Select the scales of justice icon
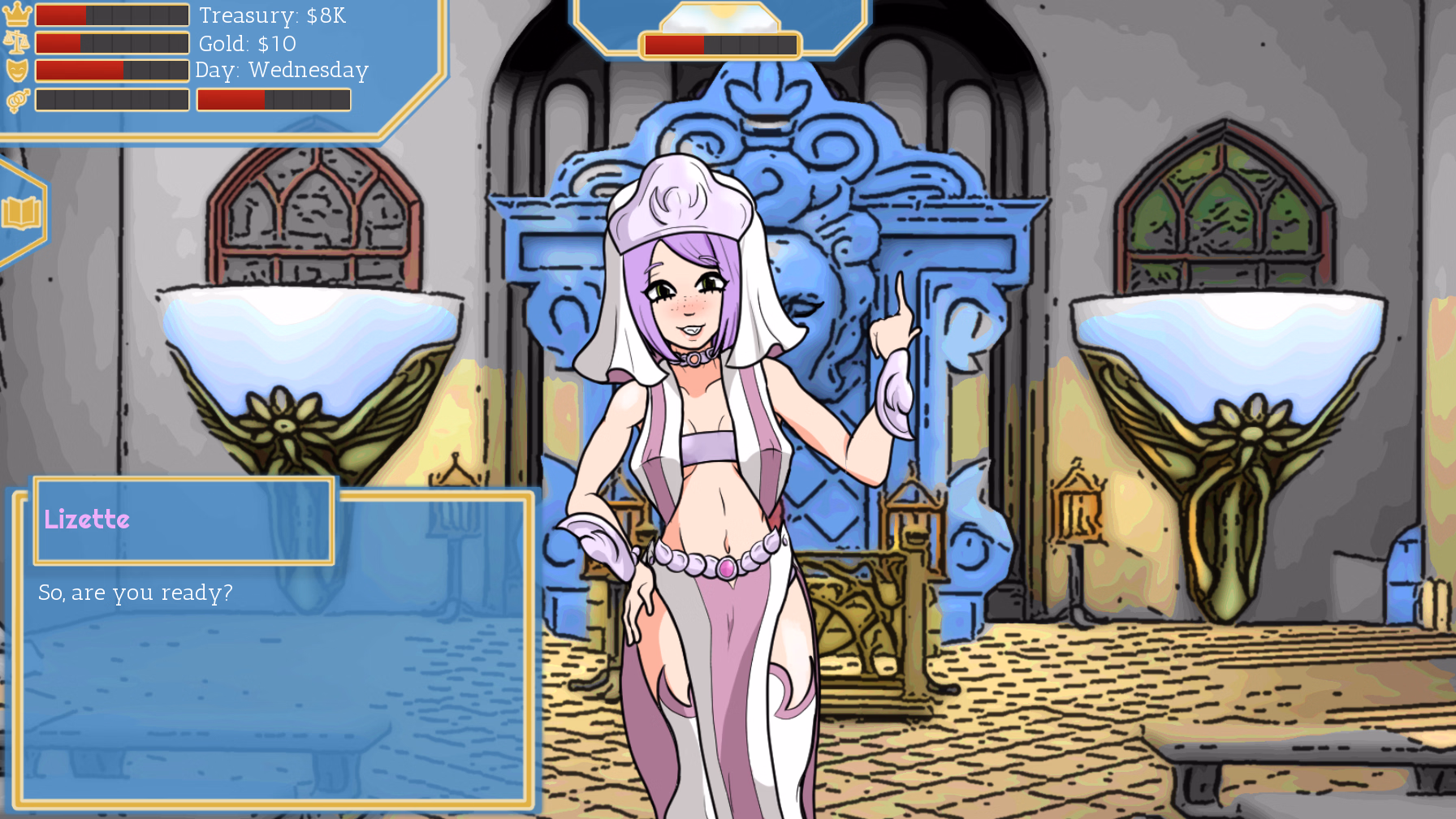 18,42
